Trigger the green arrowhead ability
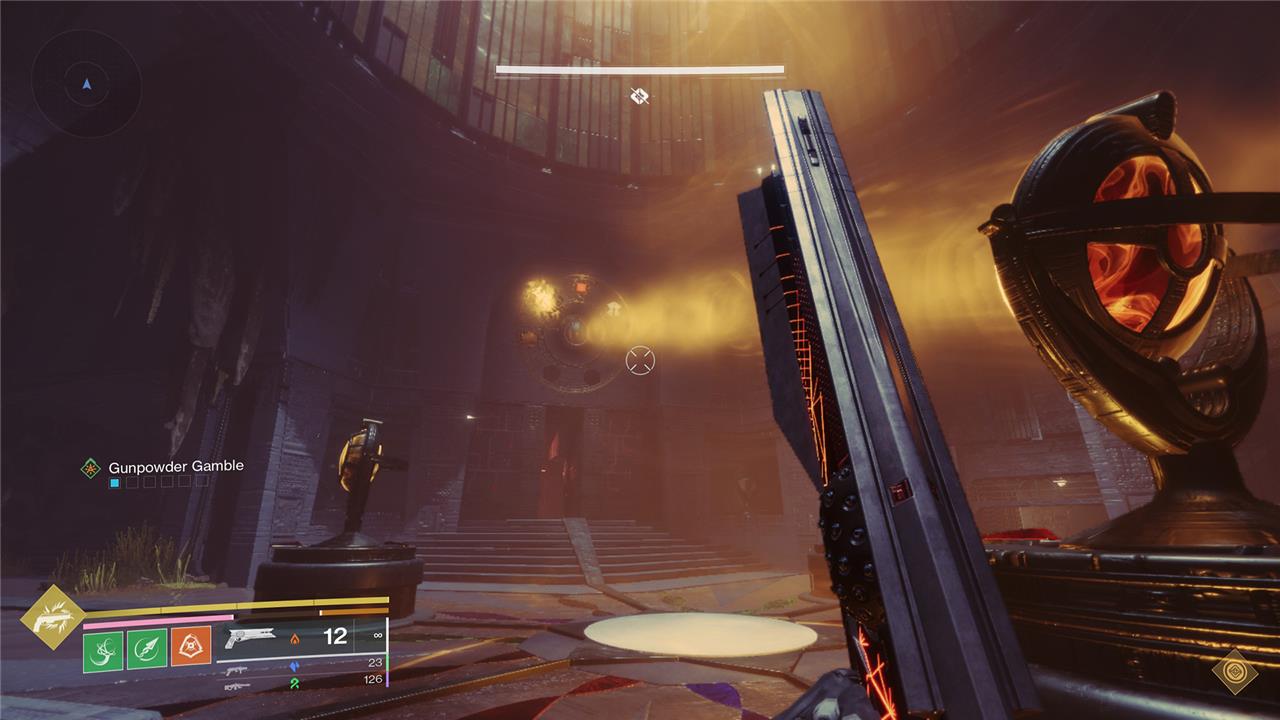 click(x=147, y=649)
